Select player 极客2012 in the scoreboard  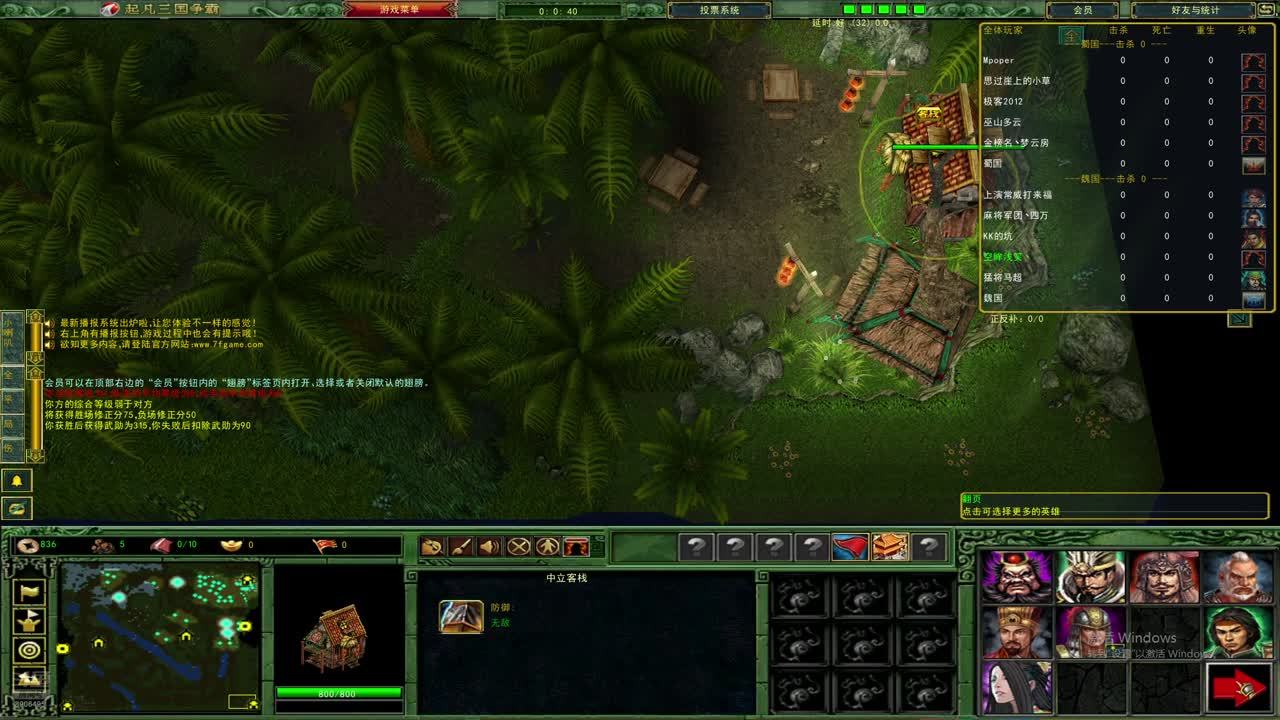coord(1003,102)
